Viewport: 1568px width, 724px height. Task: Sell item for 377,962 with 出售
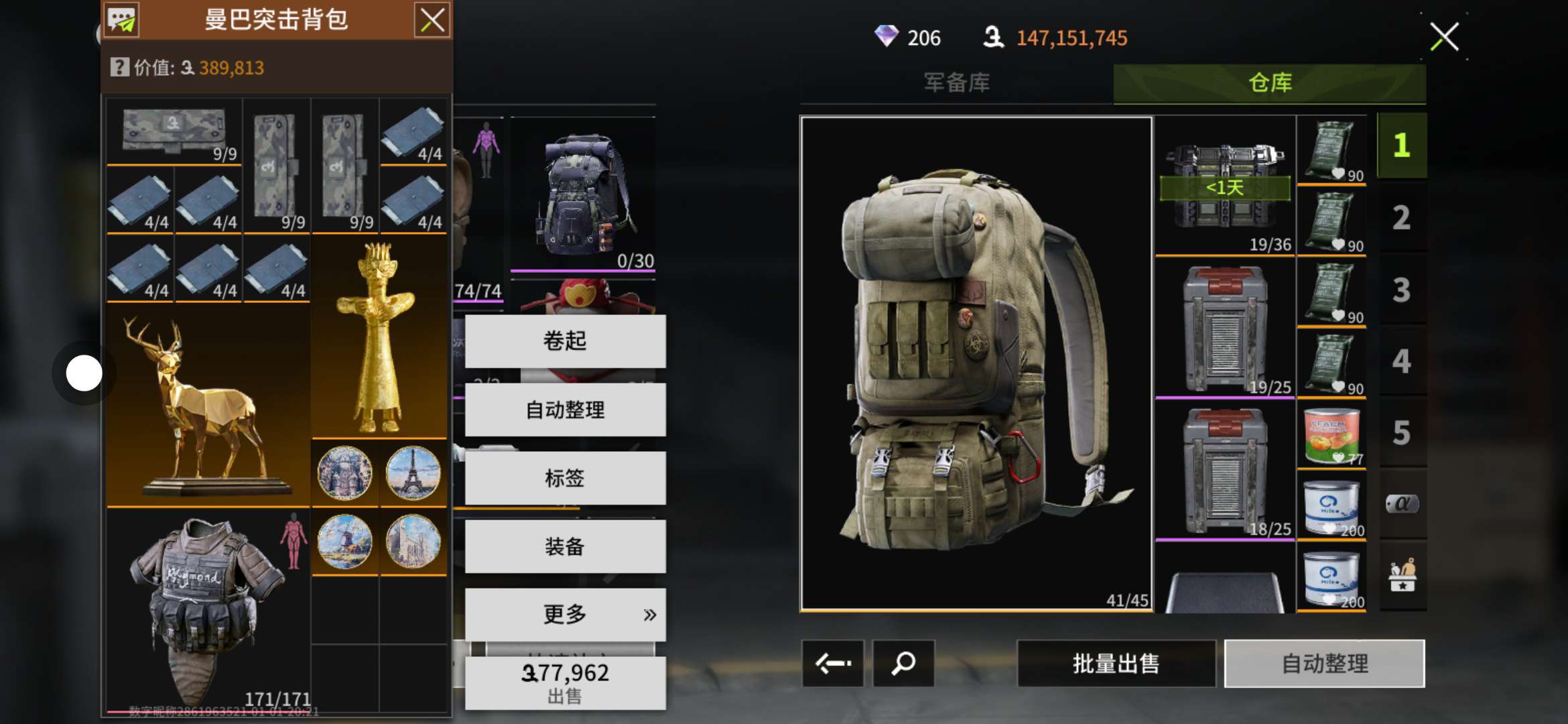[565, 682]
